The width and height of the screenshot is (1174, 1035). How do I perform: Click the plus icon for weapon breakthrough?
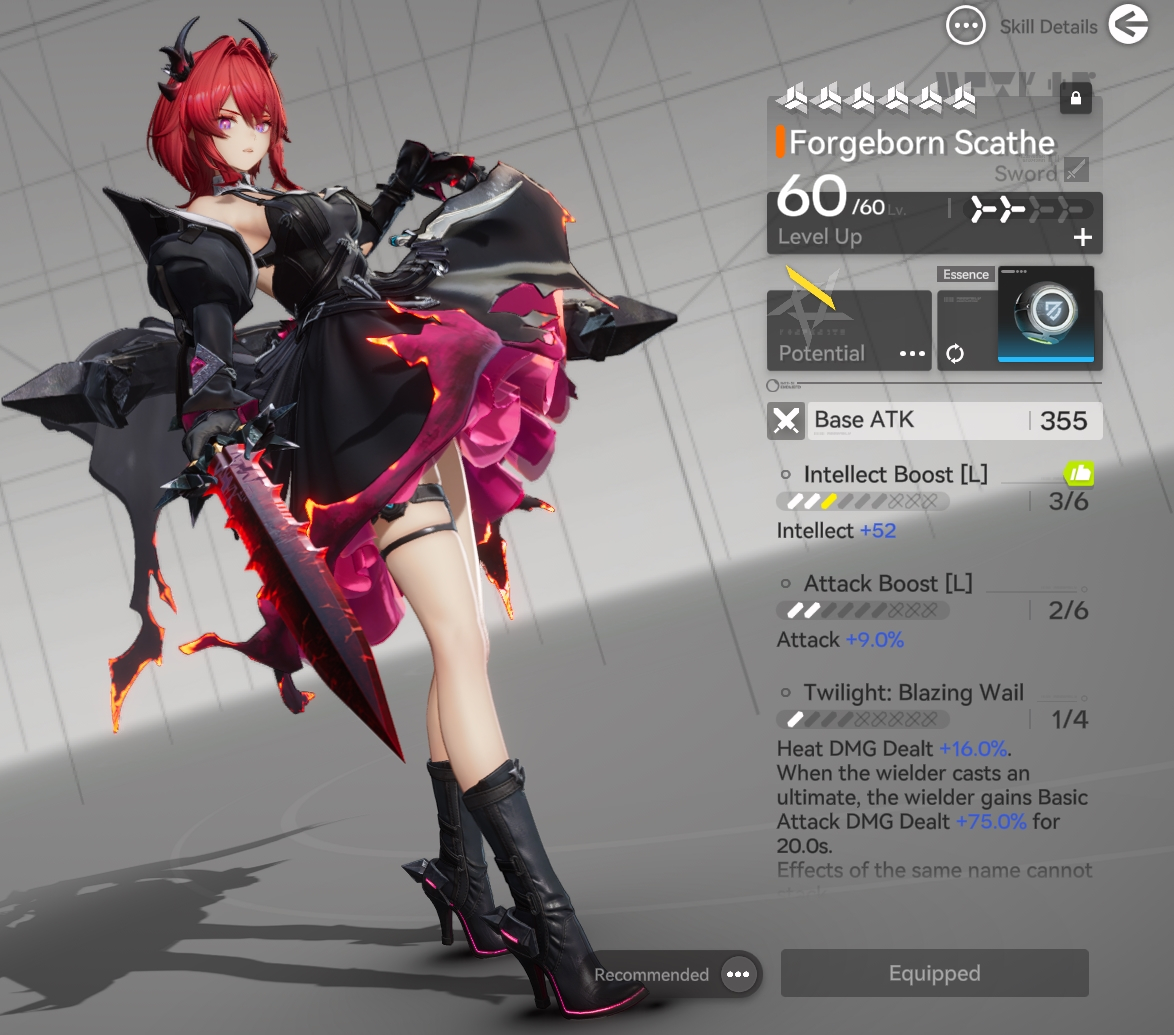coord(1082,238)
